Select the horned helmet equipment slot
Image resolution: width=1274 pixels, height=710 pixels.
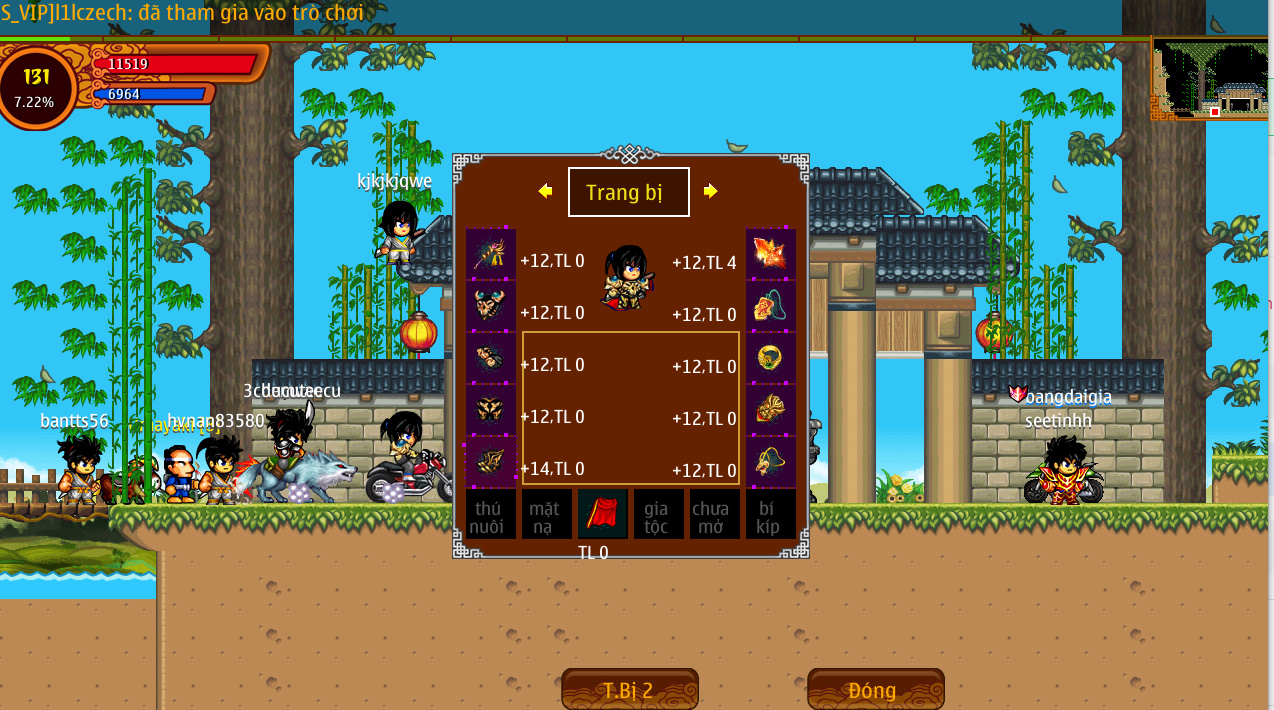point(490,306)
